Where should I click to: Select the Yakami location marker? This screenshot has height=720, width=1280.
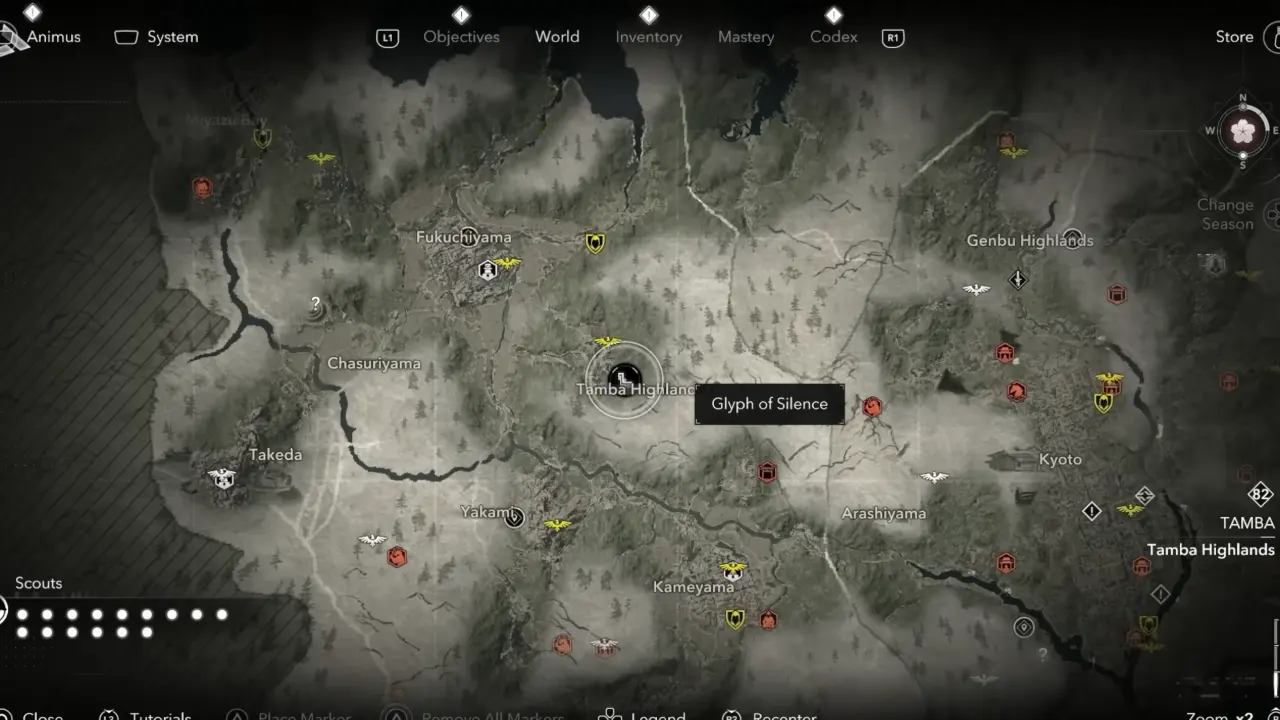pos(515,517)
